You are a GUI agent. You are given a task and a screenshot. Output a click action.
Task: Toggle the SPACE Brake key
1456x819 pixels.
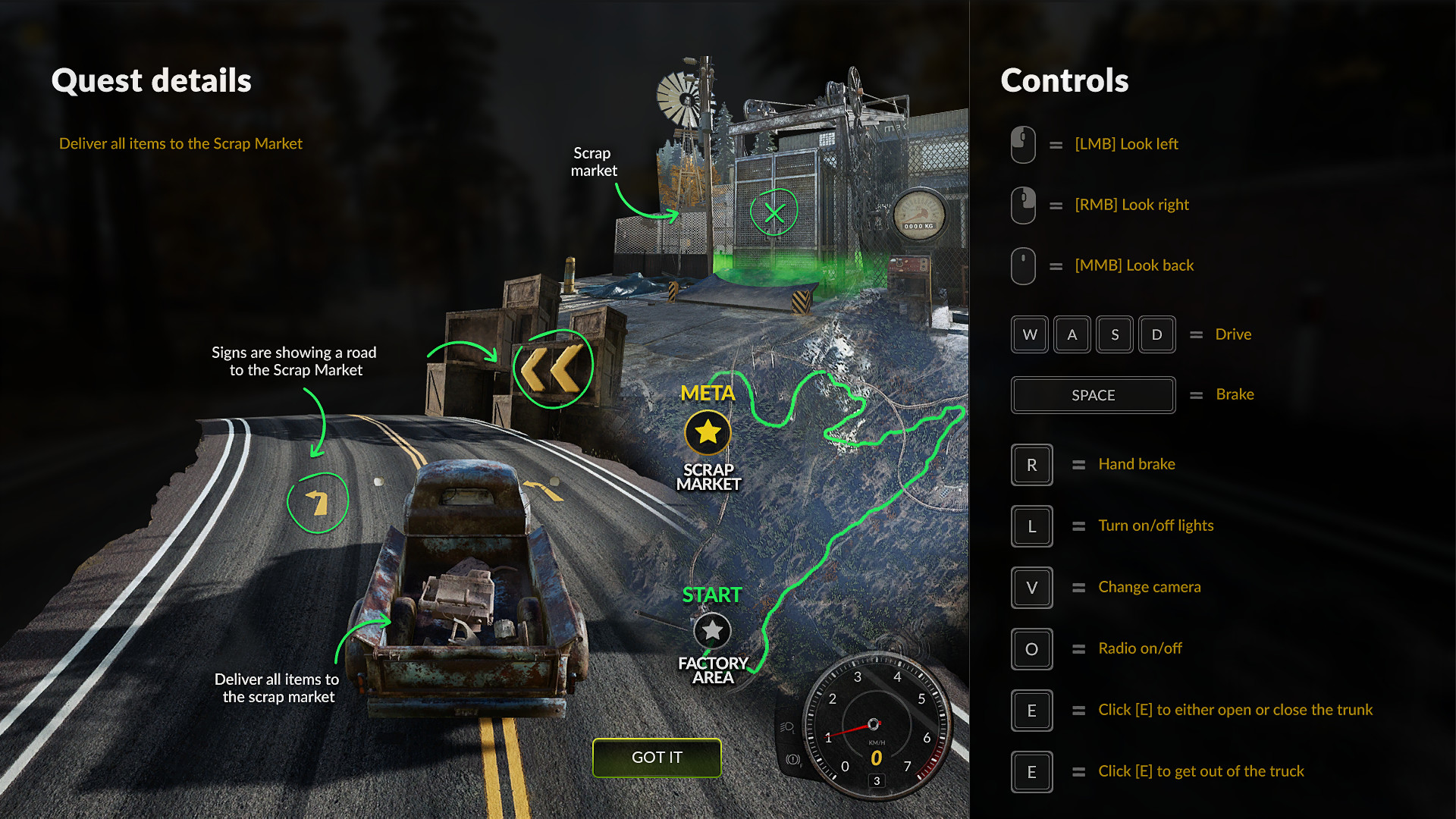click(1093, 395)
